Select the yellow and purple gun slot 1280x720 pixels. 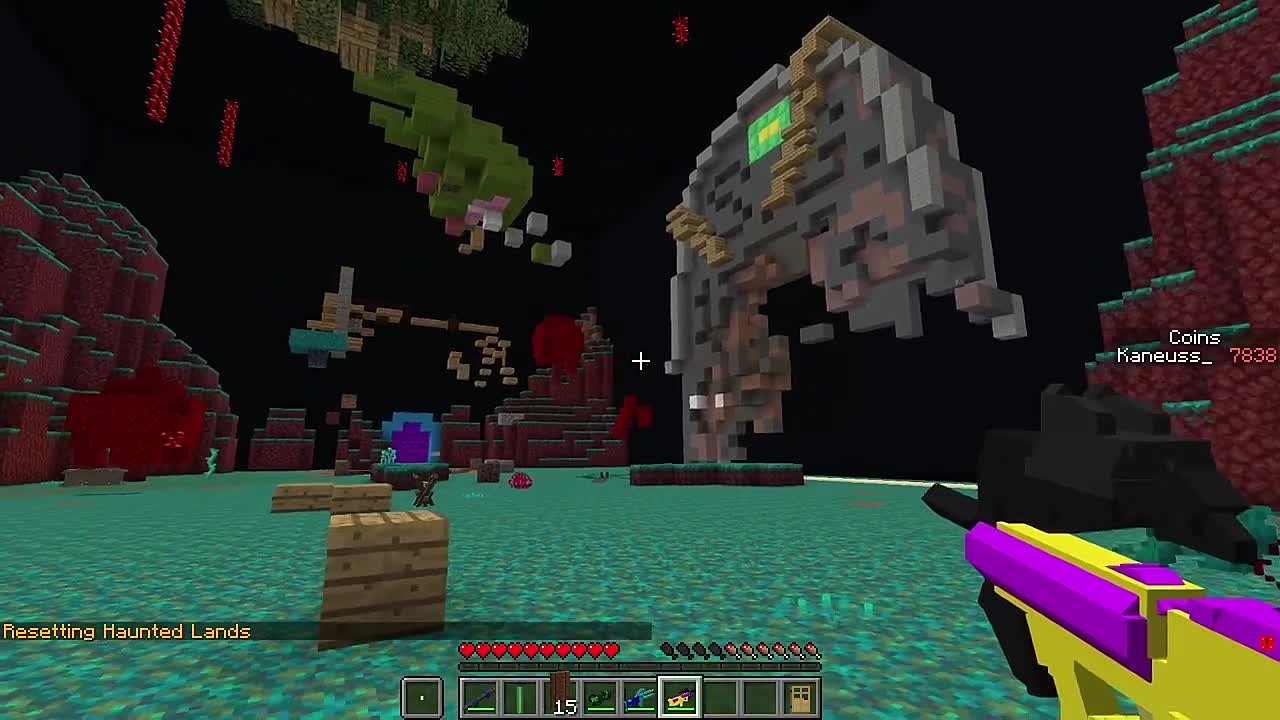[x=680, y=697]
